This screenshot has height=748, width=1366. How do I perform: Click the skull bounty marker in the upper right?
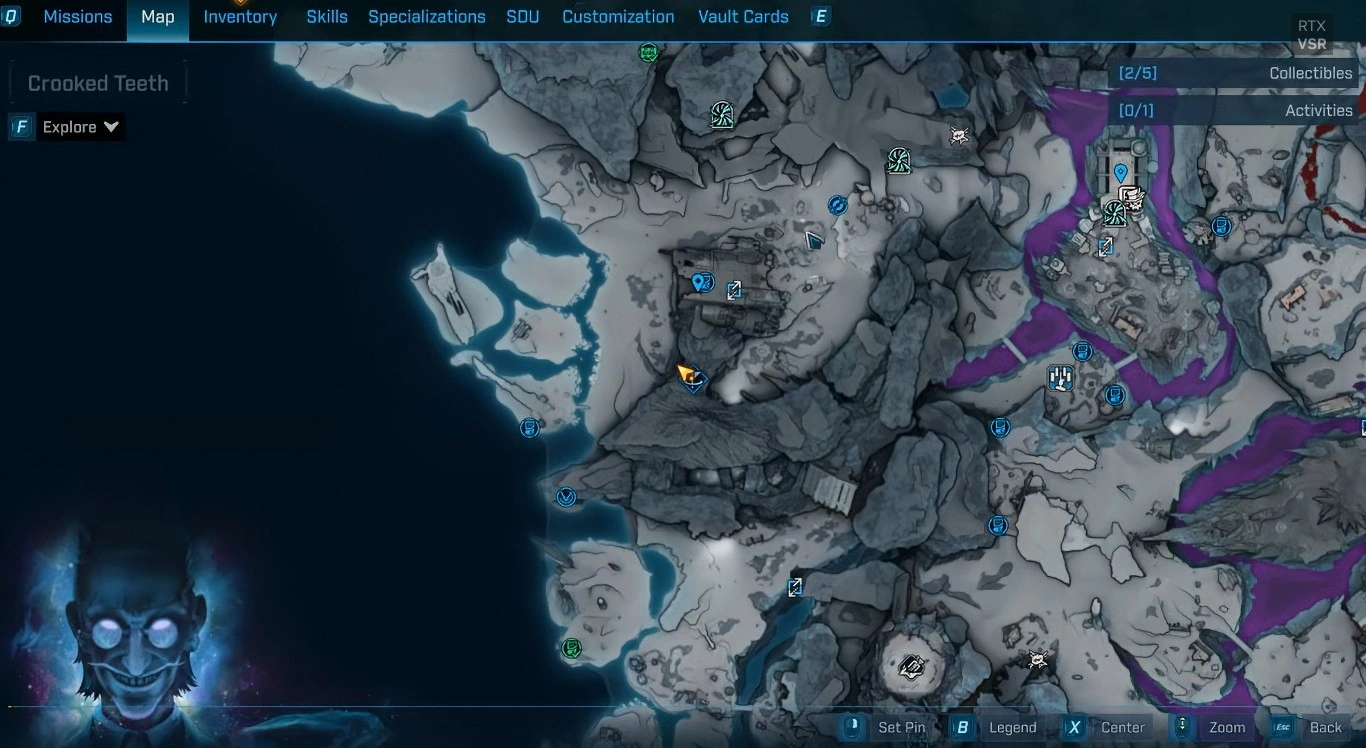click(959, 135)
